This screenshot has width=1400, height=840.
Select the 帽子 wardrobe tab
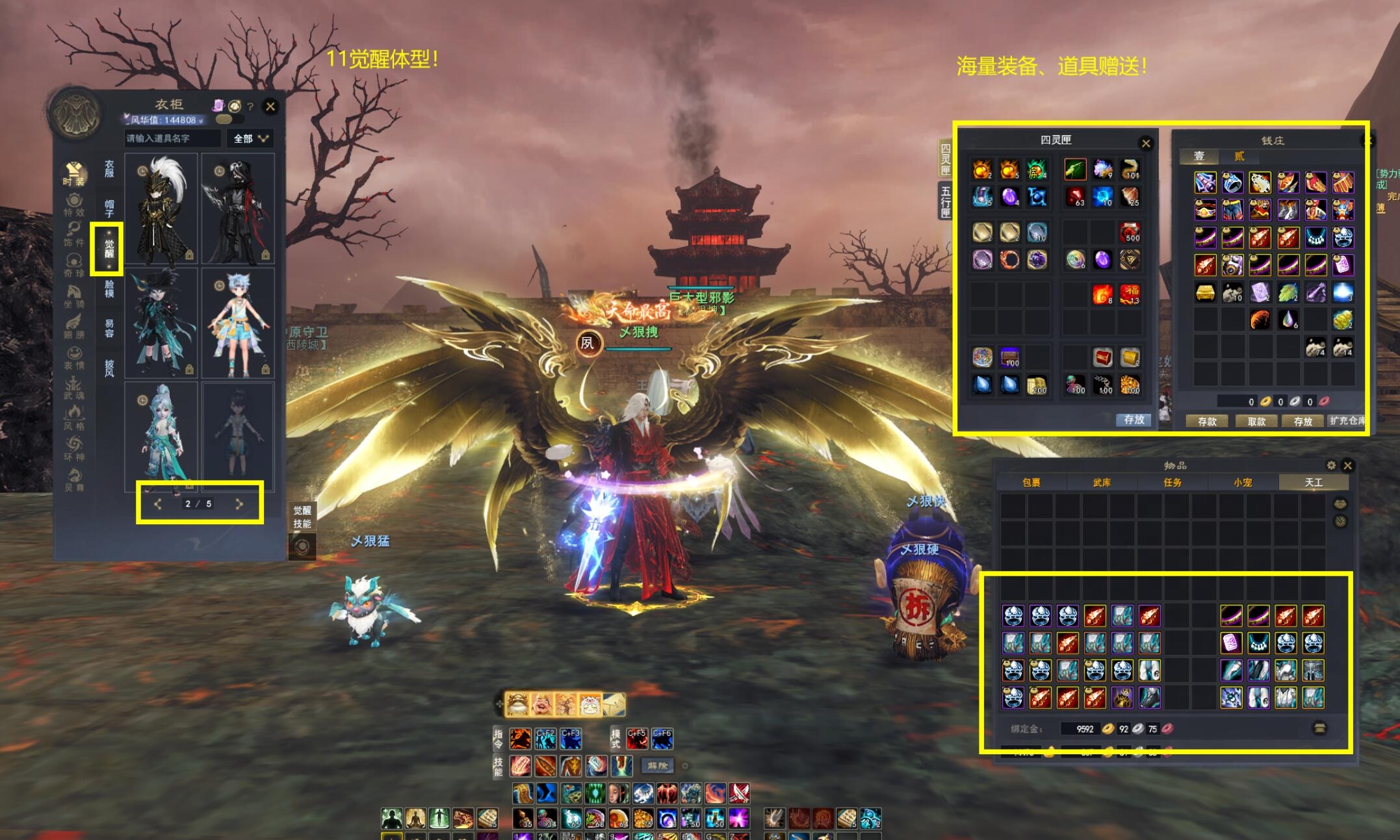[109, 209]
